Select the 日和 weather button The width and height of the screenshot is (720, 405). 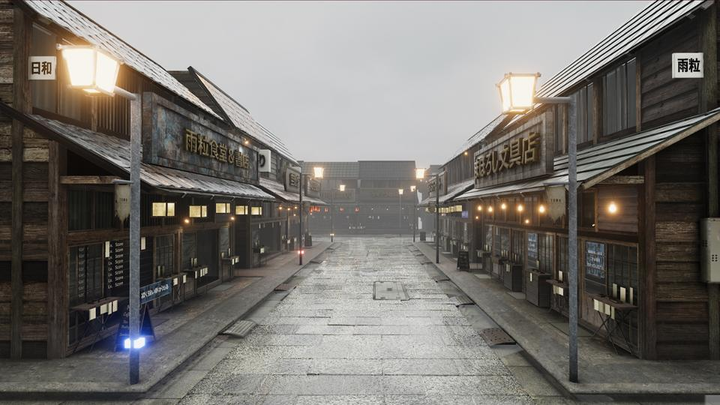coord(42,67)
